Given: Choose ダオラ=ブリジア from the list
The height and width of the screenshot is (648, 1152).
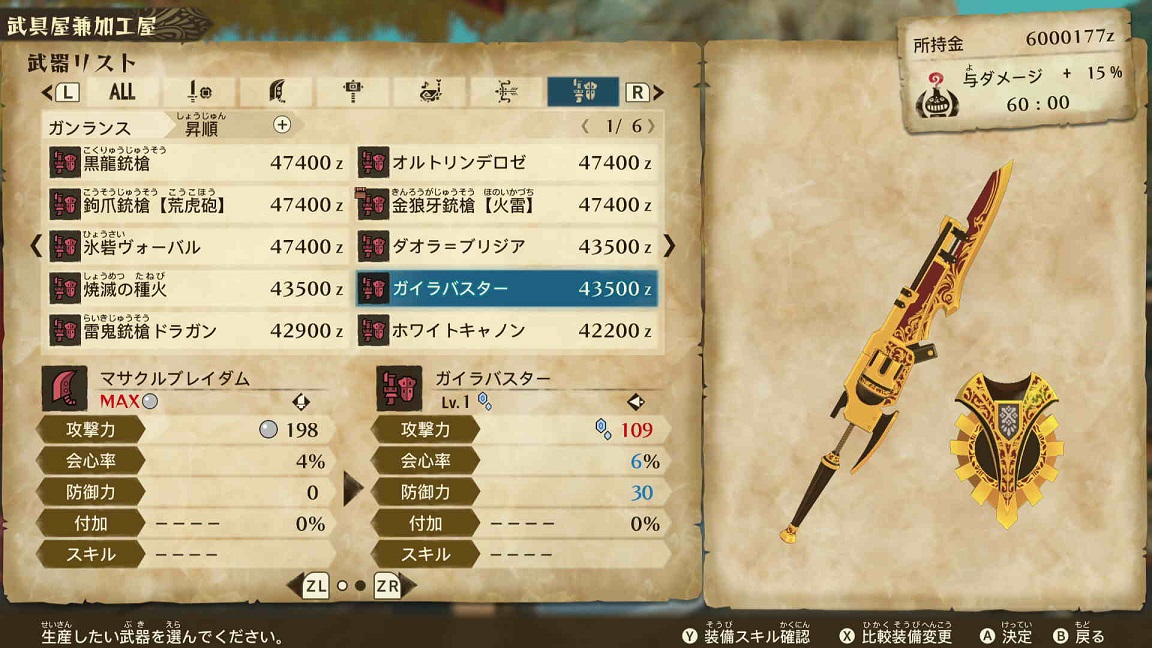Looking at the screenshot, I should click(x=507, y=246).
